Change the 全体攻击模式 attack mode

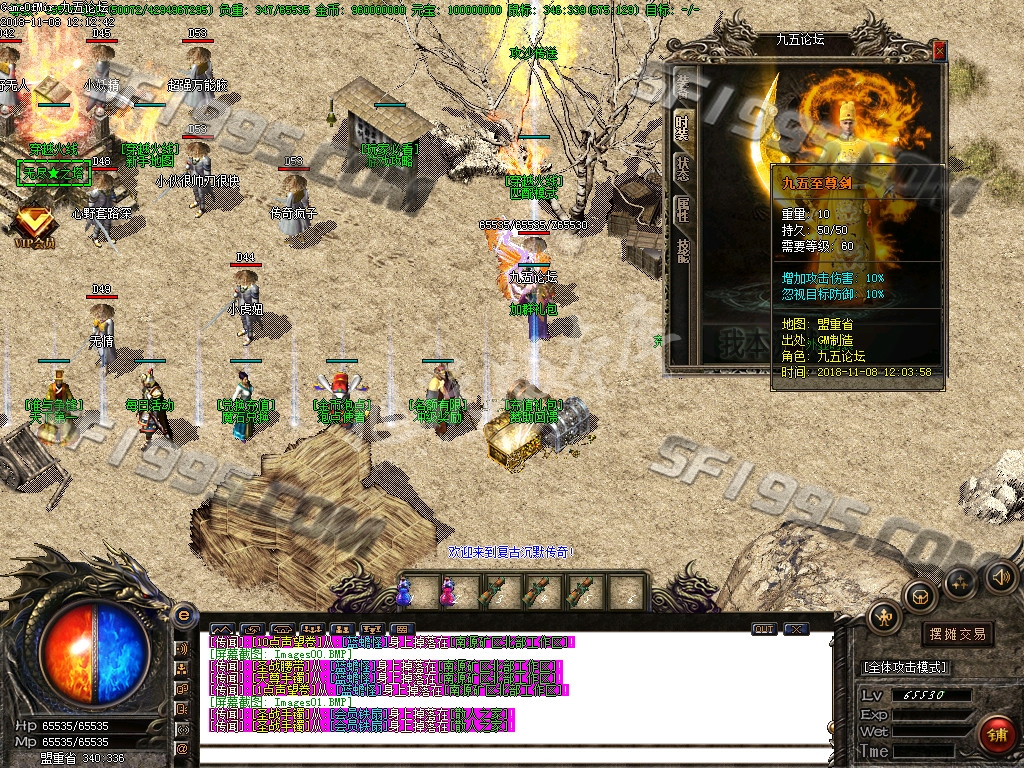point(905,667)
